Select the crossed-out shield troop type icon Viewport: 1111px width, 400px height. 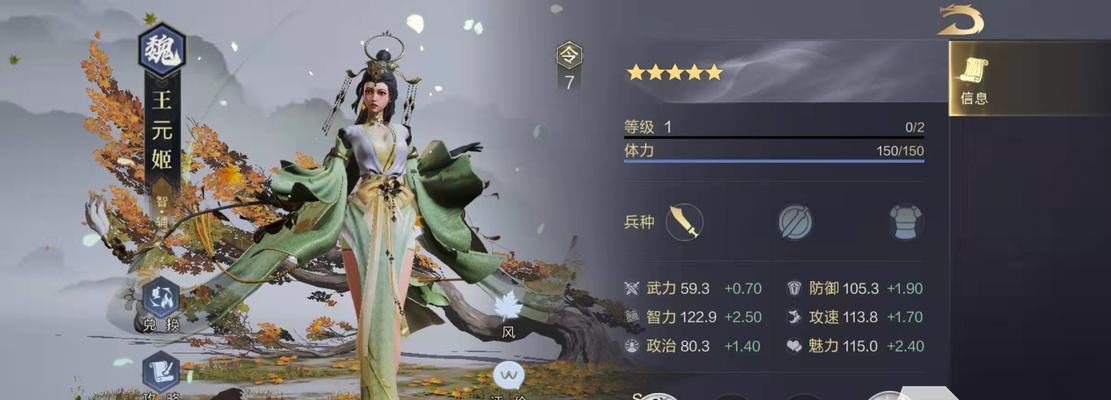pos(796,221)
